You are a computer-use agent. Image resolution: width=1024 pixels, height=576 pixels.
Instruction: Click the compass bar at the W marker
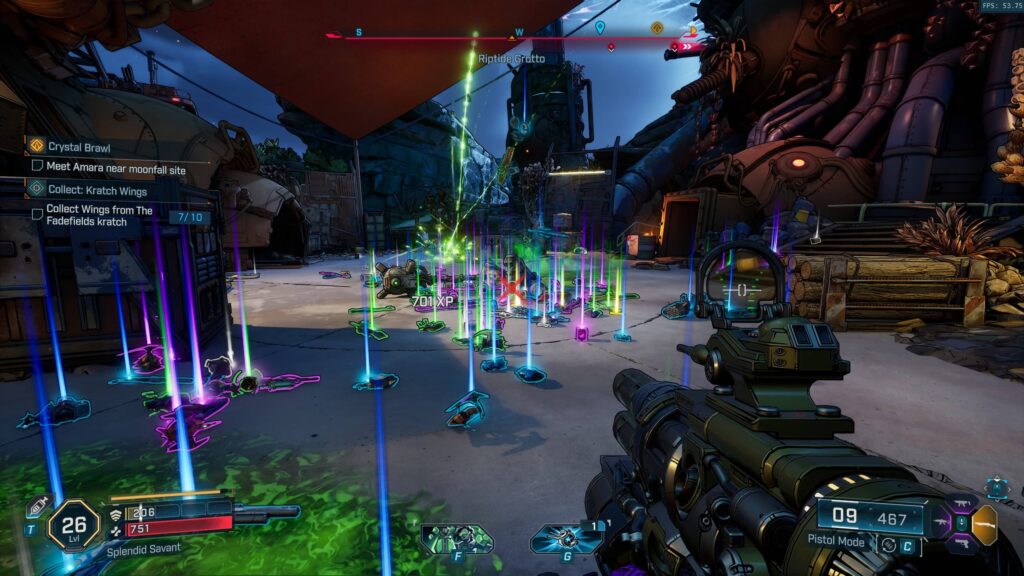(519, 33)
